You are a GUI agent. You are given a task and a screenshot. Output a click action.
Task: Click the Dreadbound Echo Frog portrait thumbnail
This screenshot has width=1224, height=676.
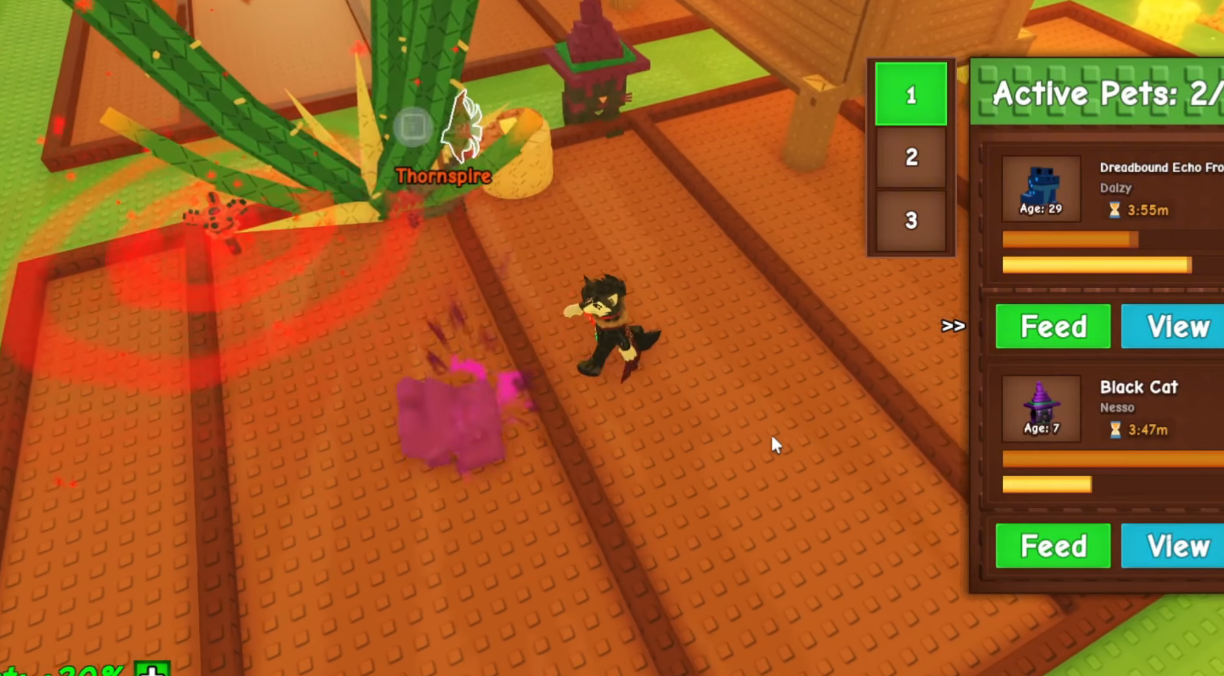(x=1041, y=188)
